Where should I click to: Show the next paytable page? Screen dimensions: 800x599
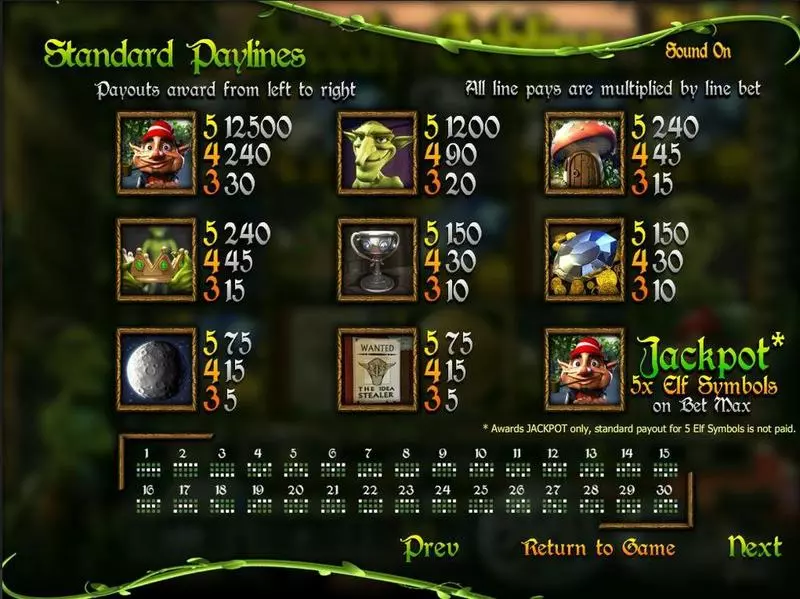click(754, 546)
